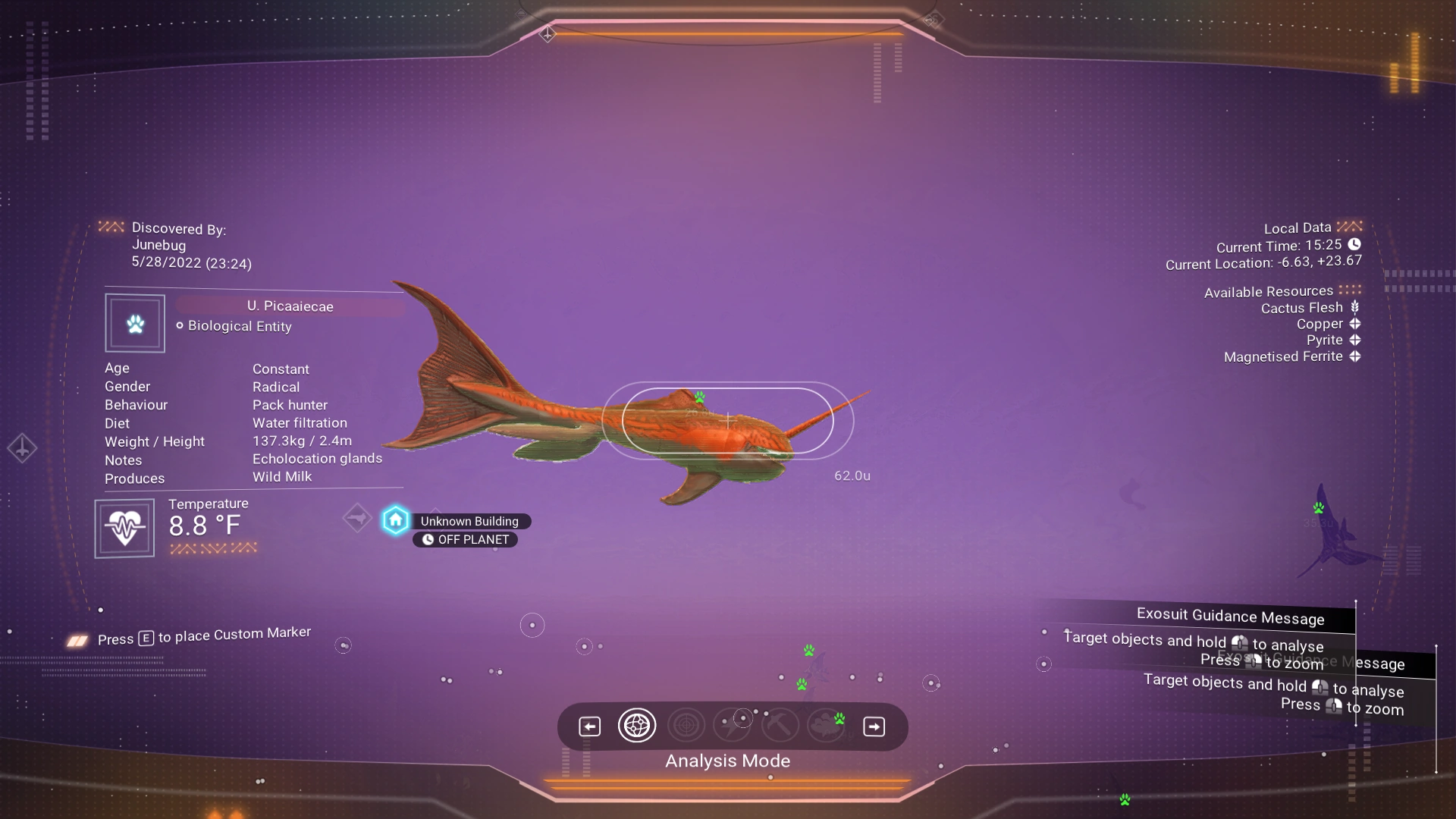
Task: Select the cloud mode icon
Action: pos(826,726)
